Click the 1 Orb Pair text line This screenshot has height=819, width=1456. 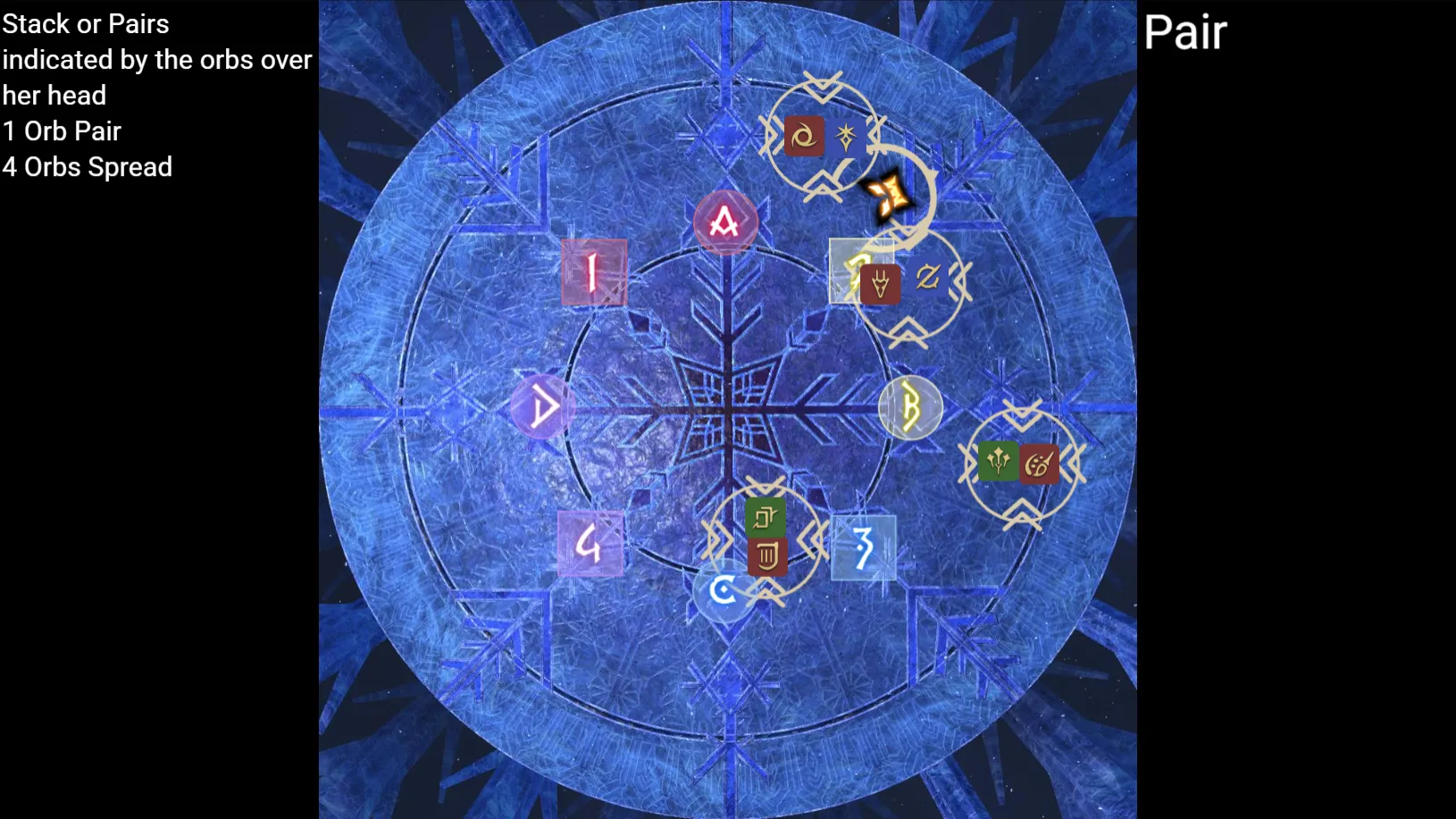(x=62, y=131)
